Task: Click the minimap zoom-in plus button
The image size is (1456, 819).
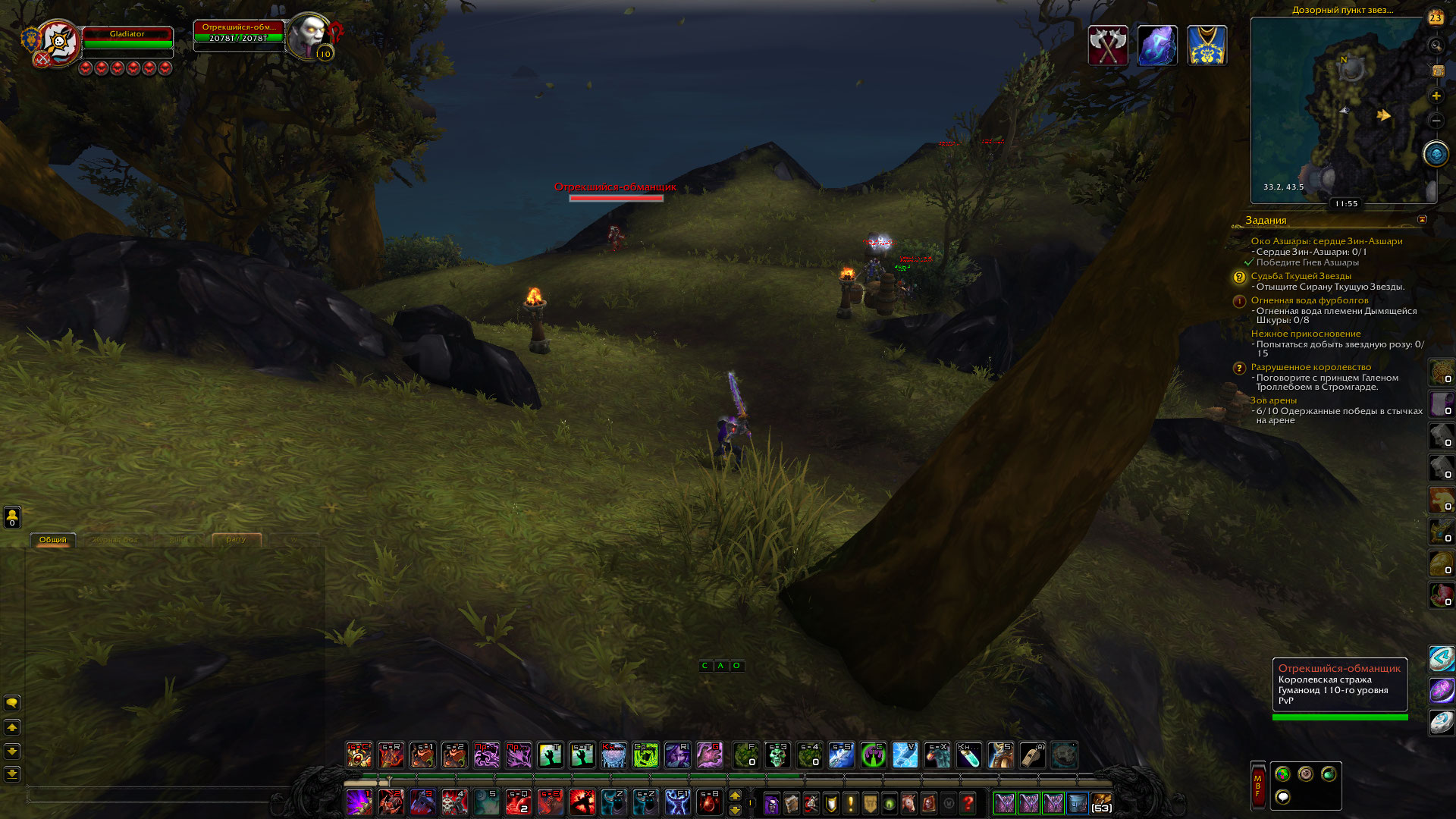Action: pyautogui.click(x=1436, y=96)
